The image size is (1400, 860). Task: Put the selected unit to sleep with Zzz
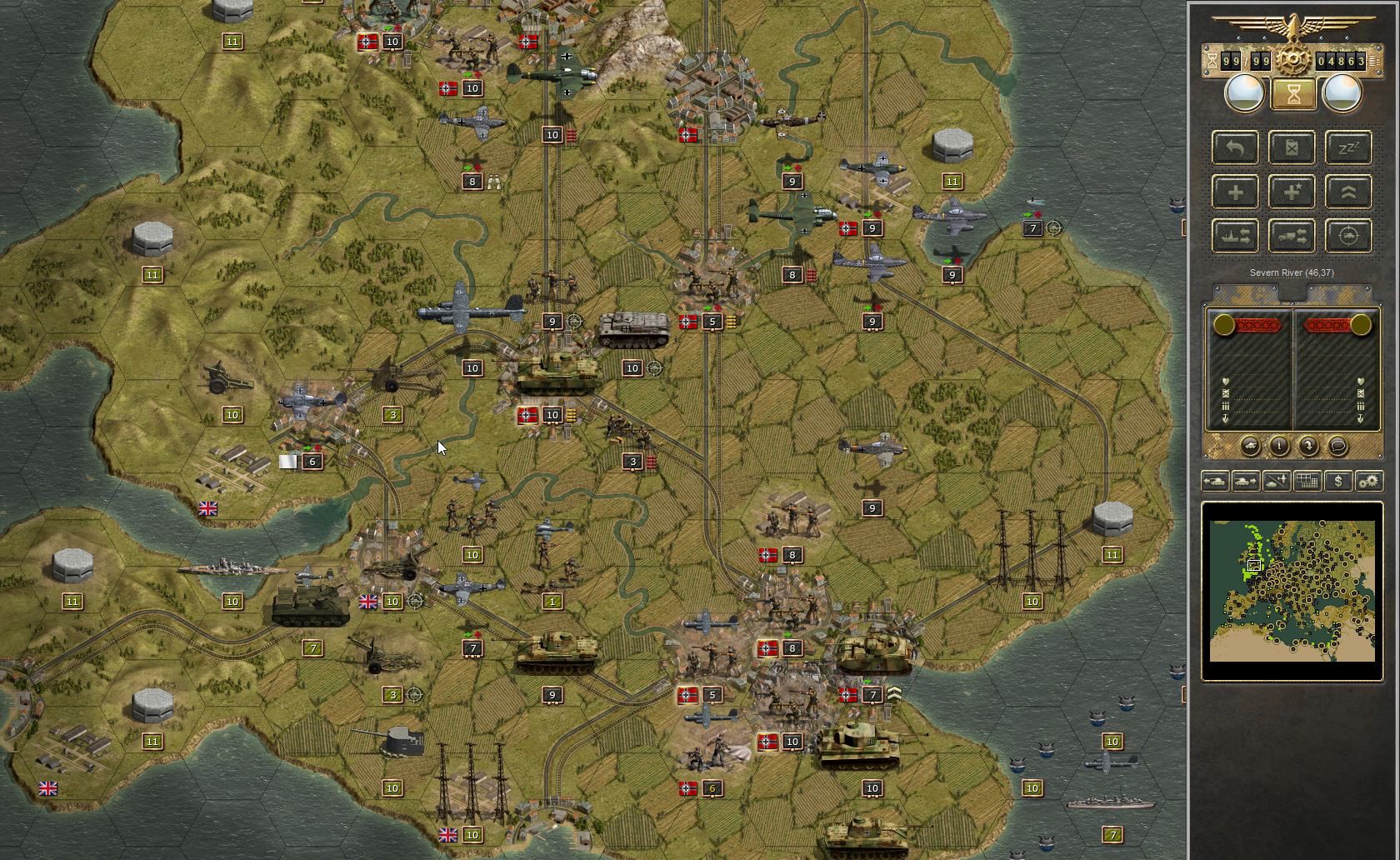[1348, 147]
